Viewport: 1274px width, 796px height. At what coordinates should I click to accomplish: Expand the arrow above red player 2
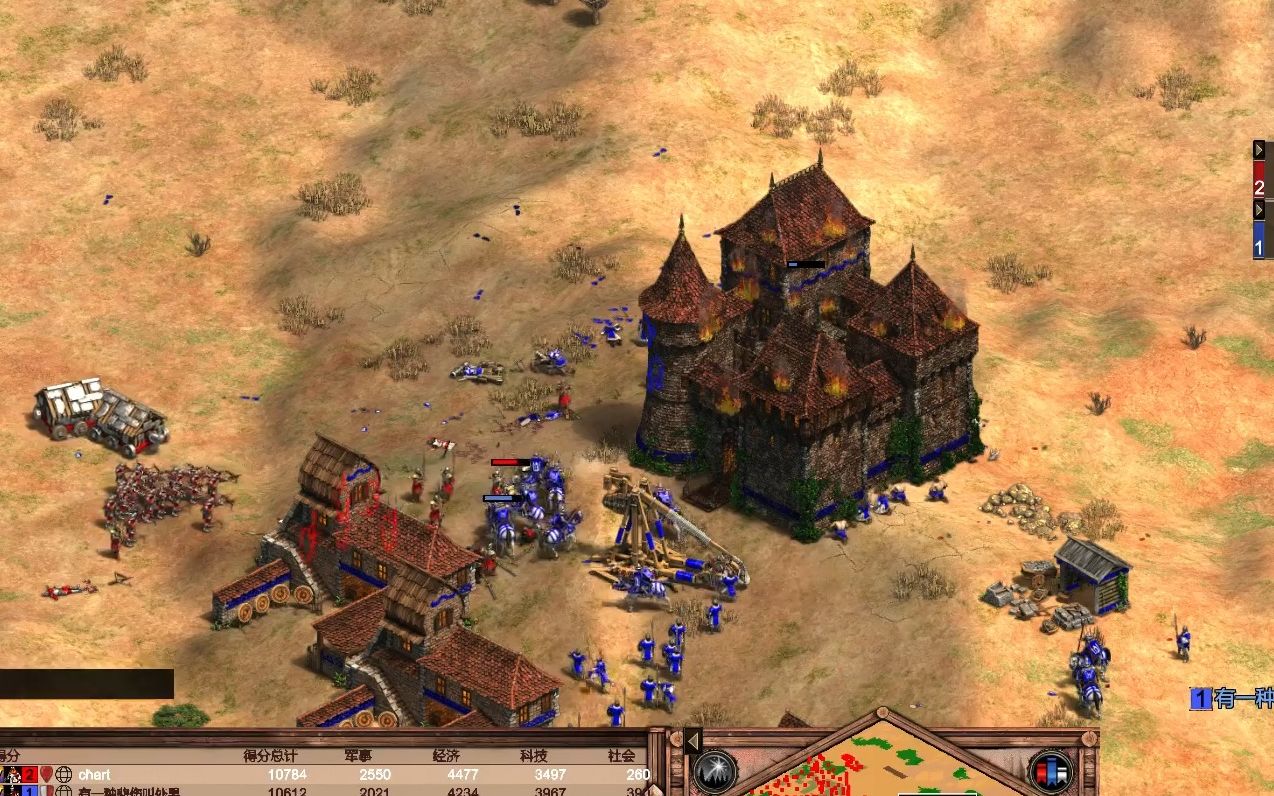pos(1259,150)
